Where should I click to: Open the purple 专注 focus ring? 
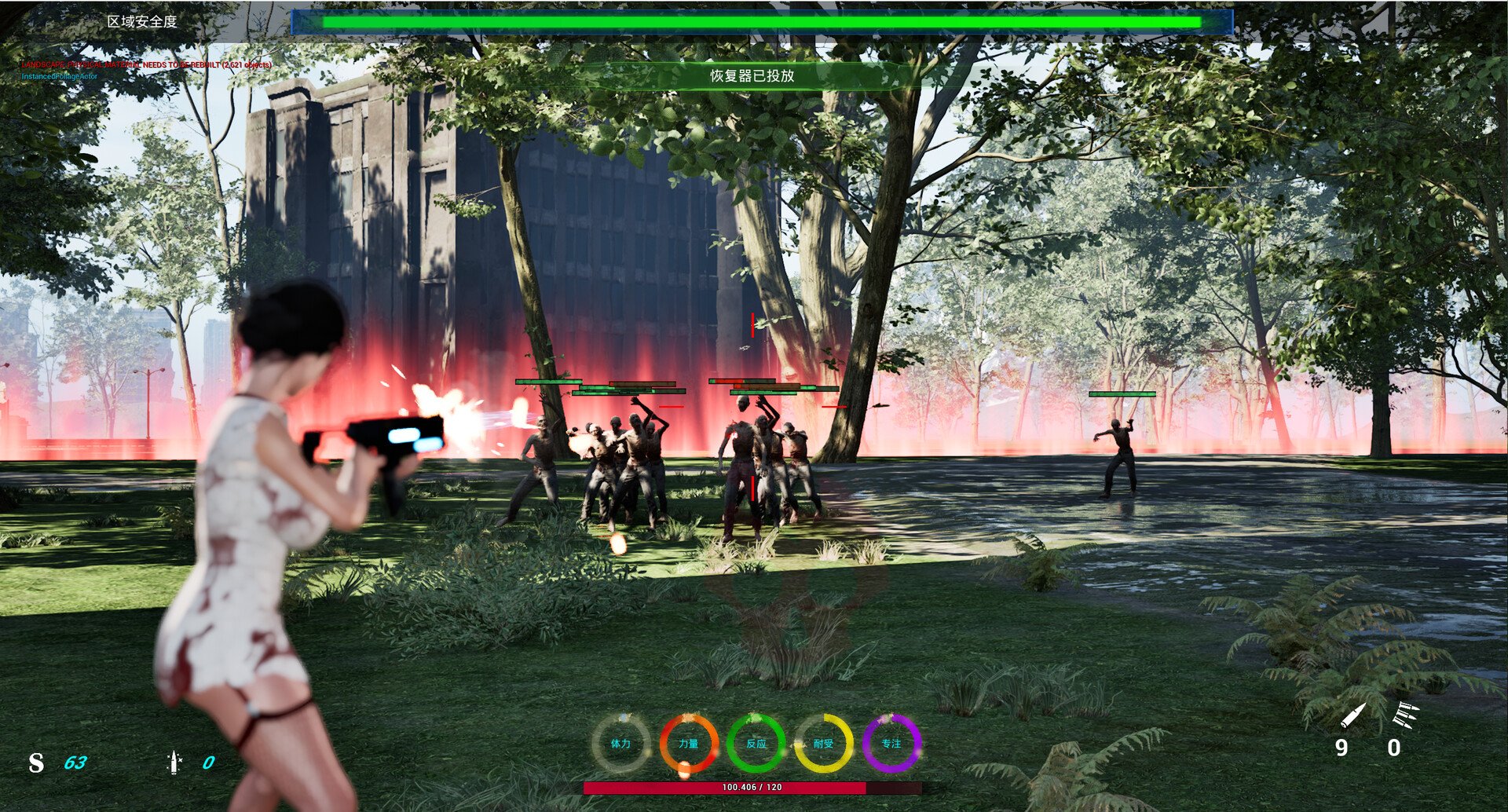pyautogui.click(x=891, y=743)
